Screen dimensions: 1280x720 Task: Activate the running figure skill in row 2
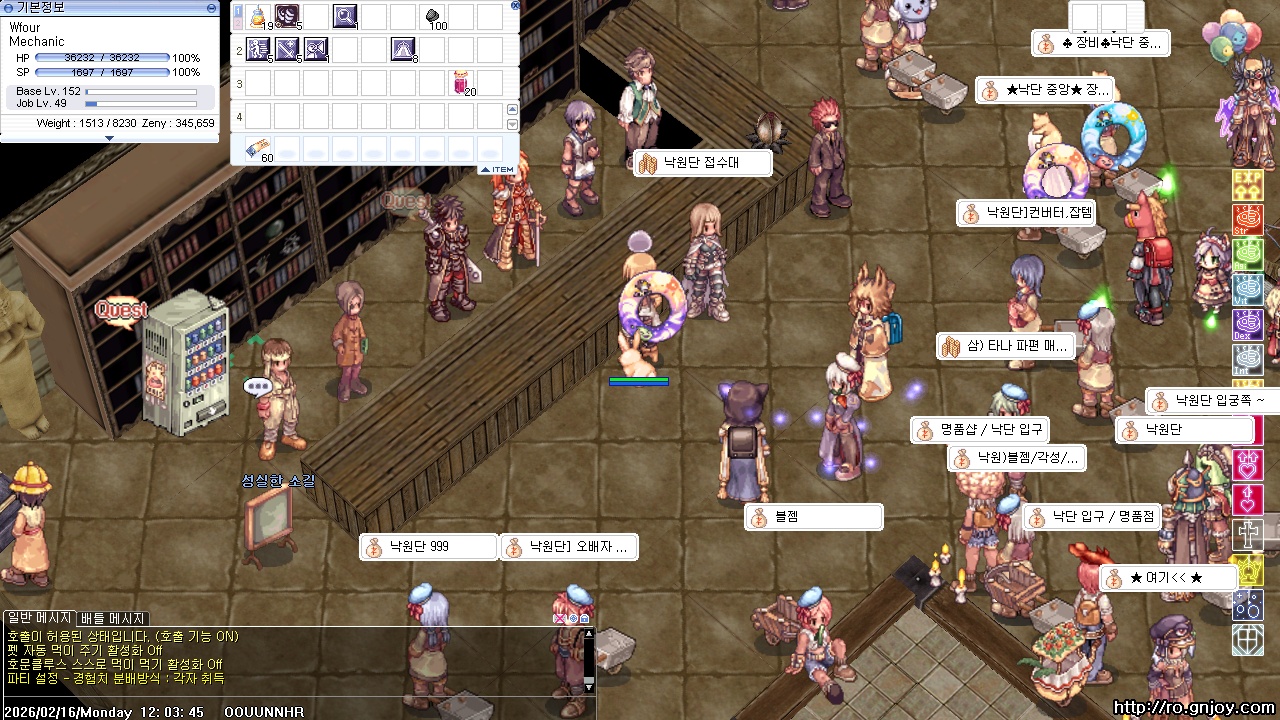259,47
